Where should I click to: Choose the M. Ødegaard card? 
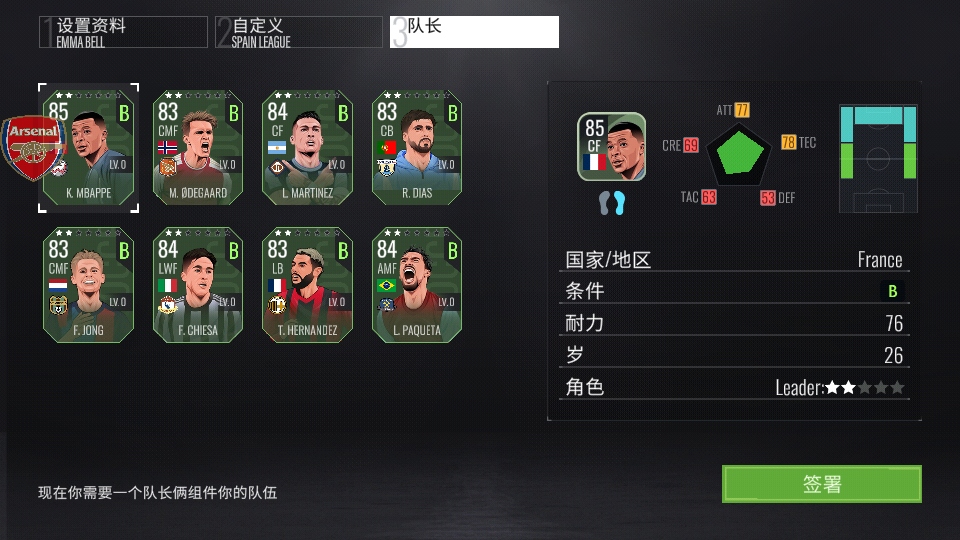click(x=197, y=146)
